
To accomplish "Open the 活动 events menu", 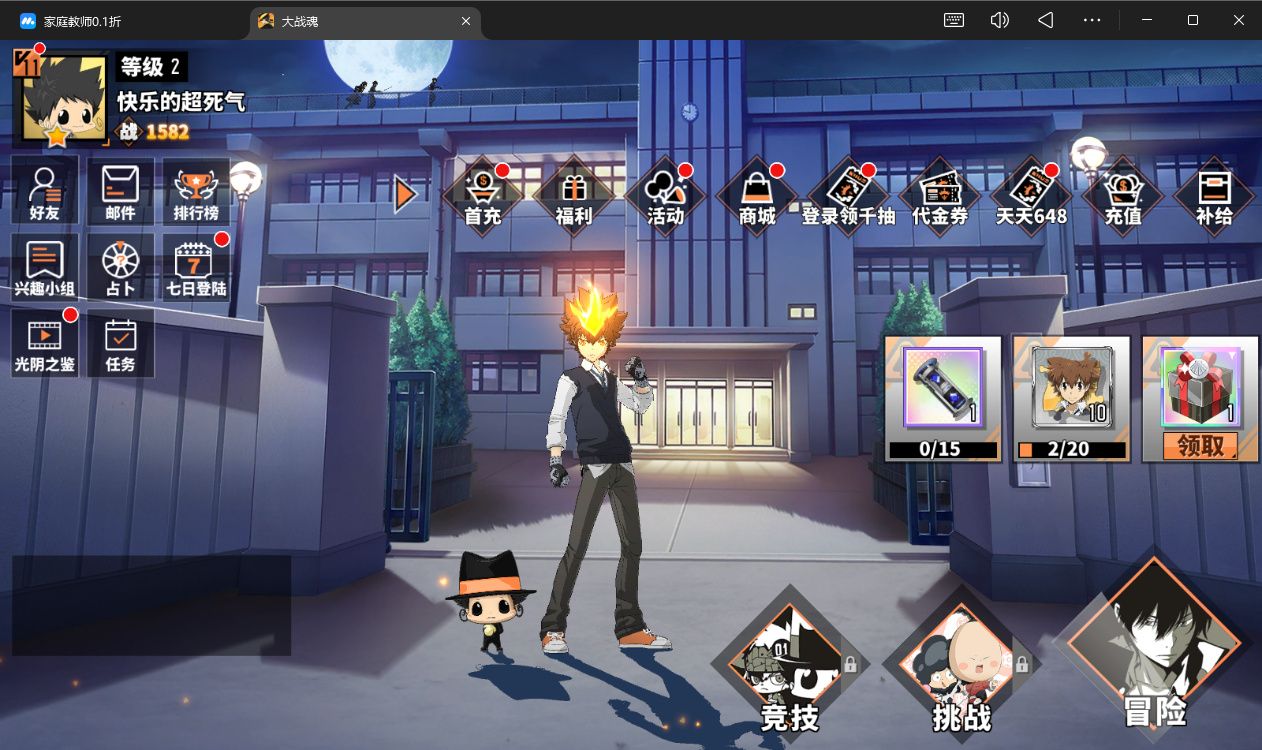I will [665, 195].
